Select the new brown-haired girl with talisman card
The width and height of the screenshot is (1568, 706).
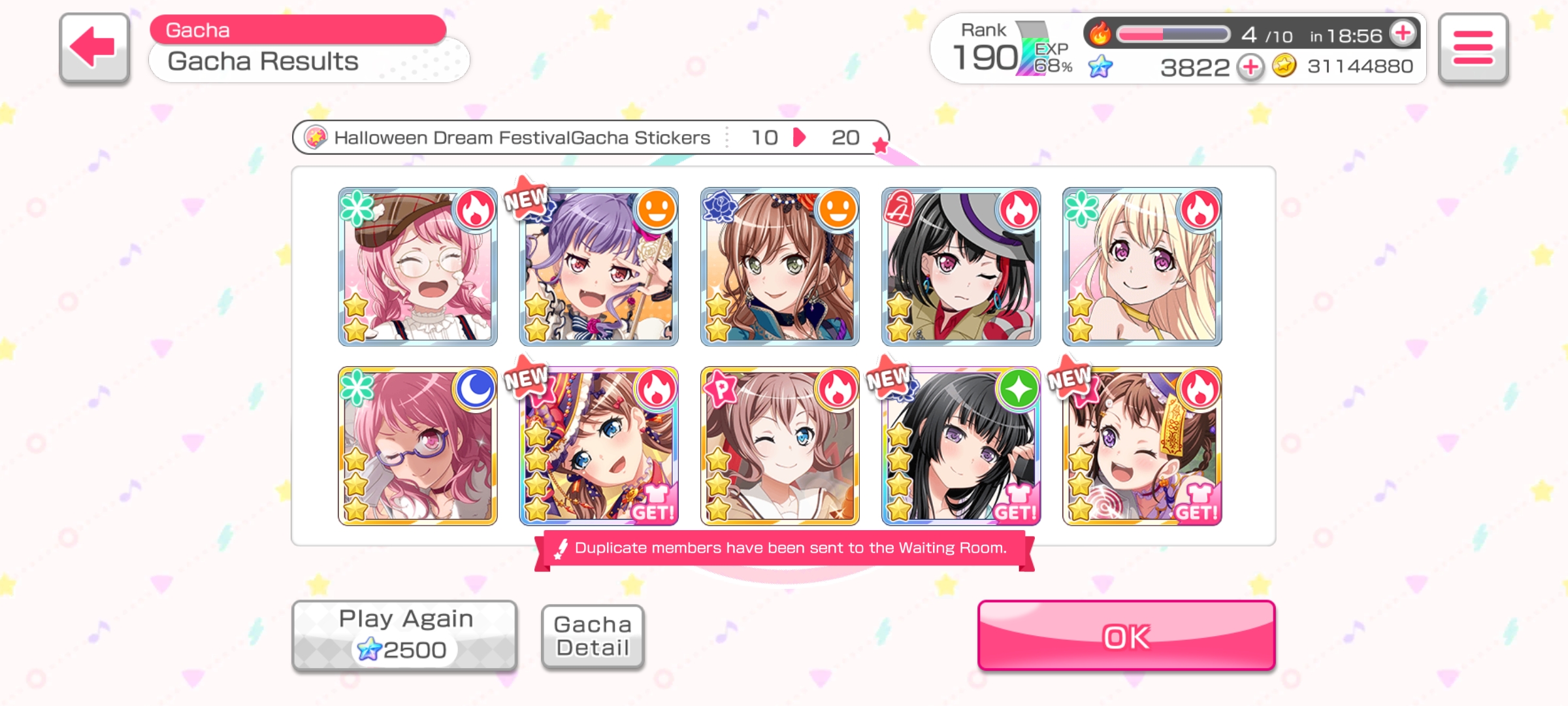click(1141, 446)
